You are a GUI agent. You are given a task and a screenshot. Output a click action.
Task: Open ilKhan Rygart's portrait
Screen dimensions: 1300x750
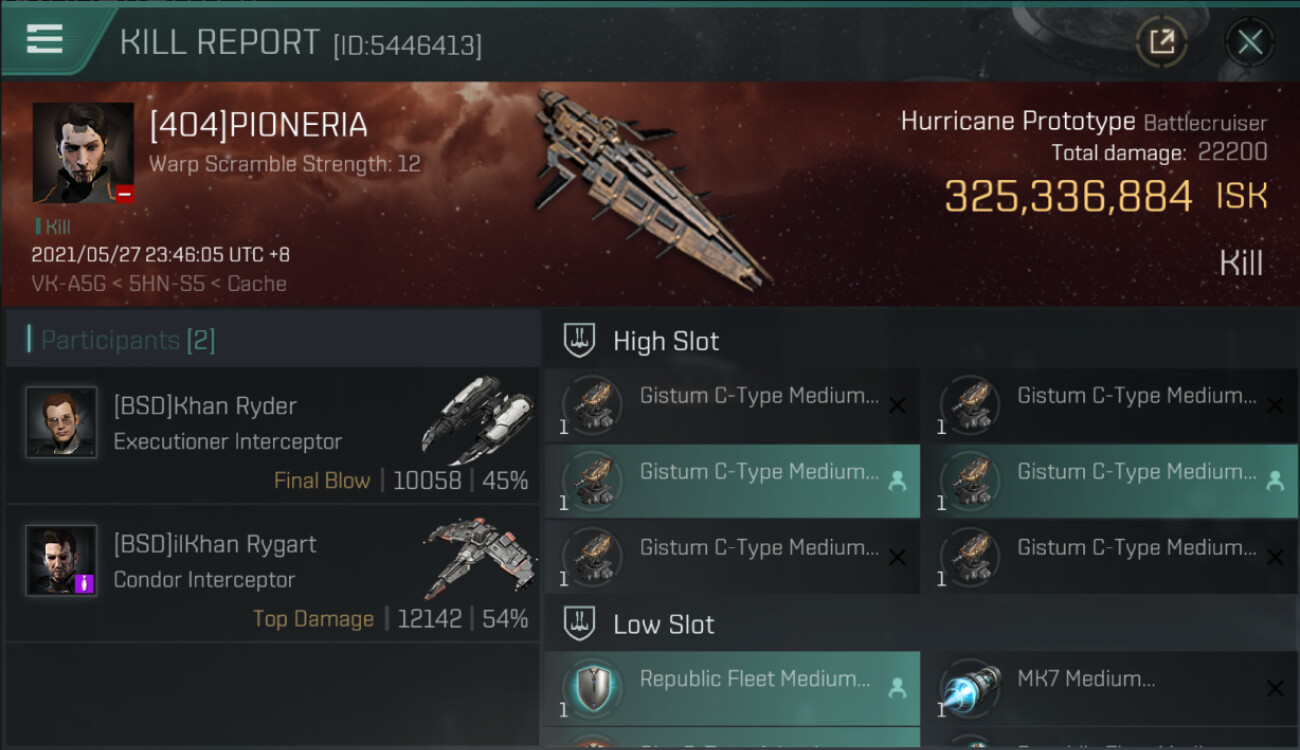(x=61, y=560)
